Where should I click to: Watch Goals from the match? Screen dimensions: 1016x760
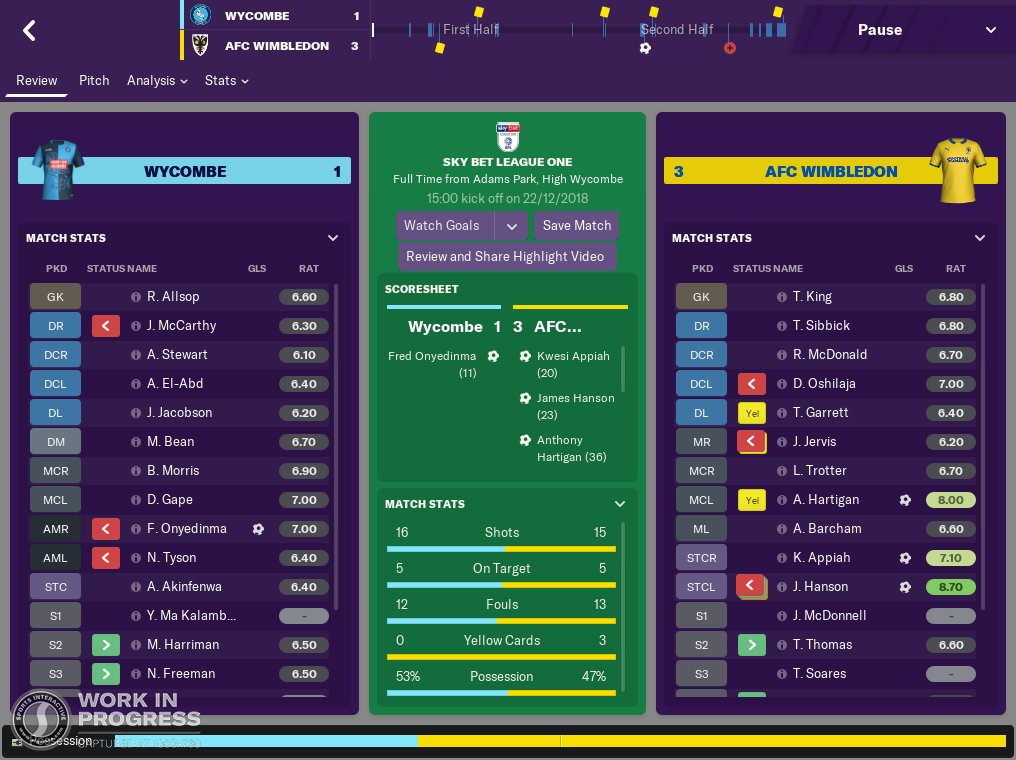442,225
